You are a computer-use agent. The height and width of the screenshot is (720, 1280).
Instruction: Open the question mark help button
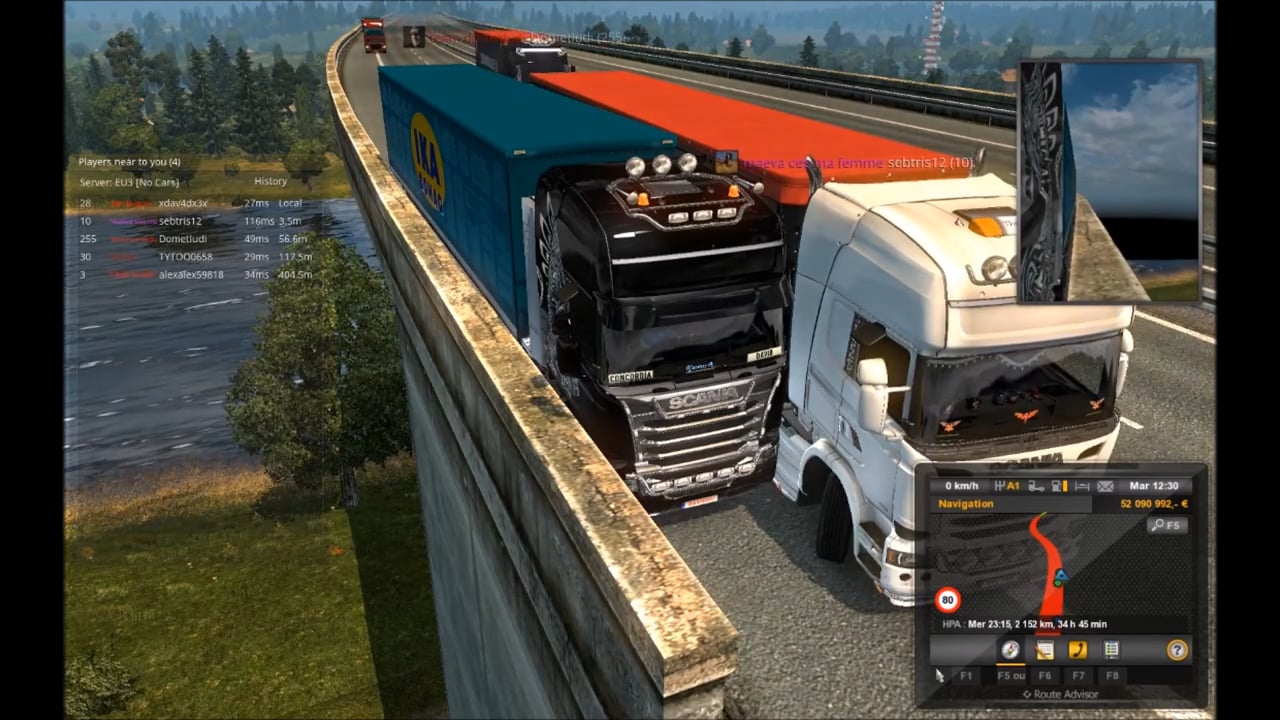(x=1177, y=650)
